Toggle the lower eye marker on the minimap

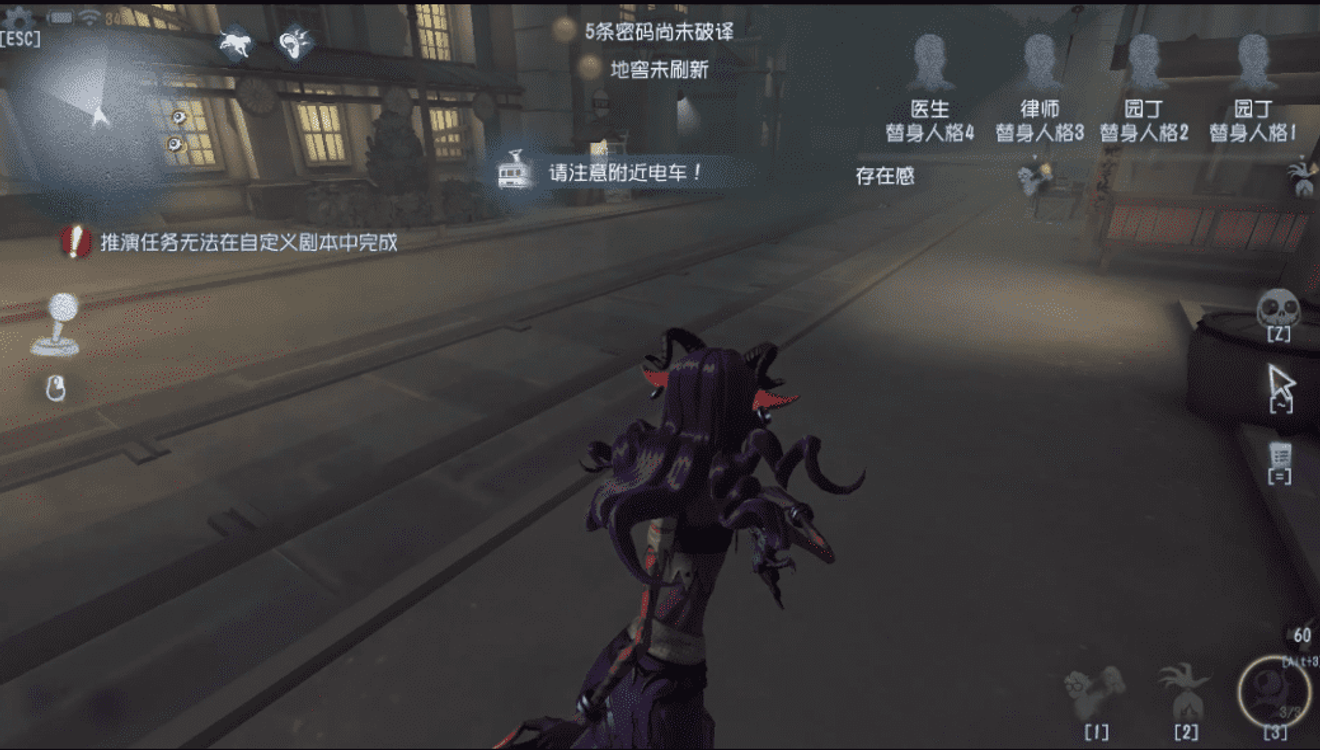[175, 142]
